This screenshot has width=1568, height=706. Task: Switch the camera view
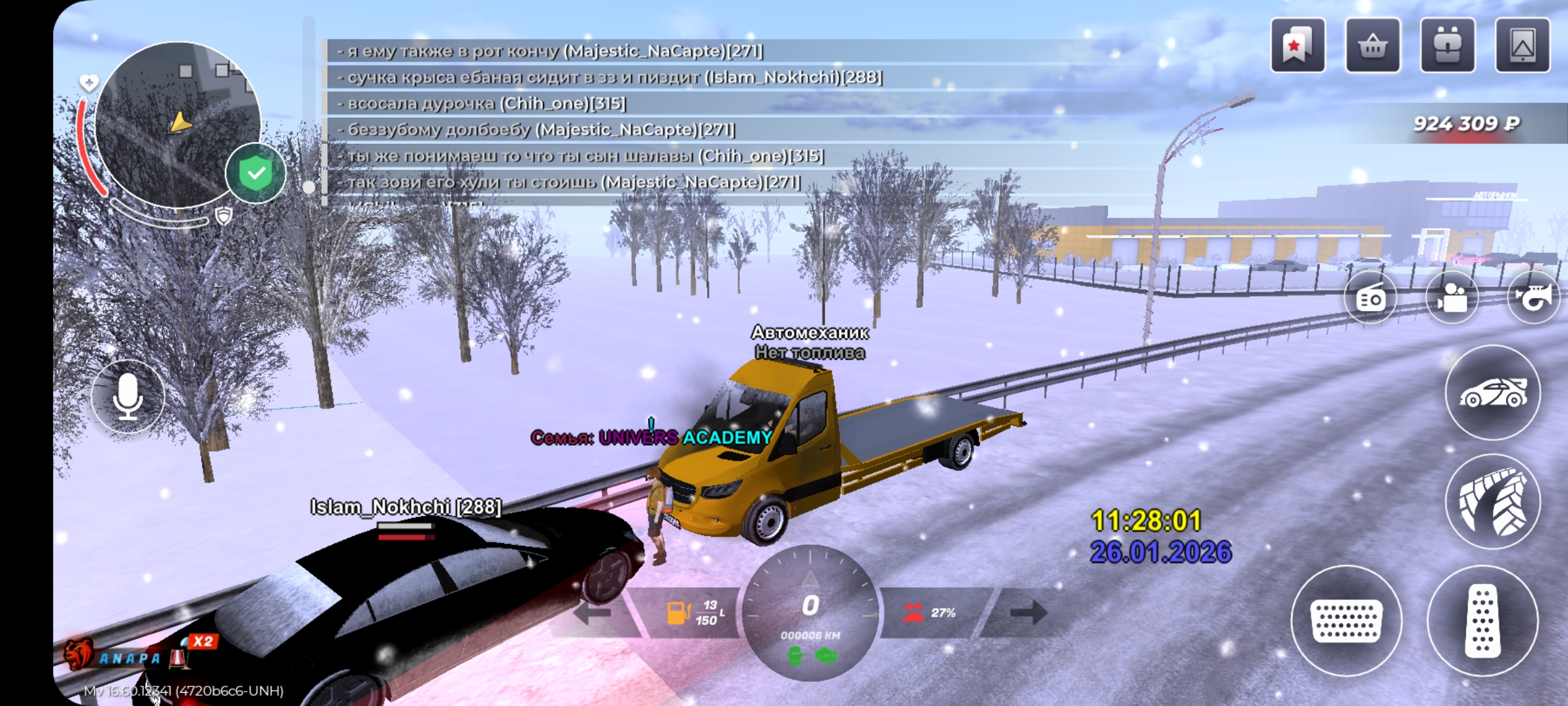tap(1452, 299)
